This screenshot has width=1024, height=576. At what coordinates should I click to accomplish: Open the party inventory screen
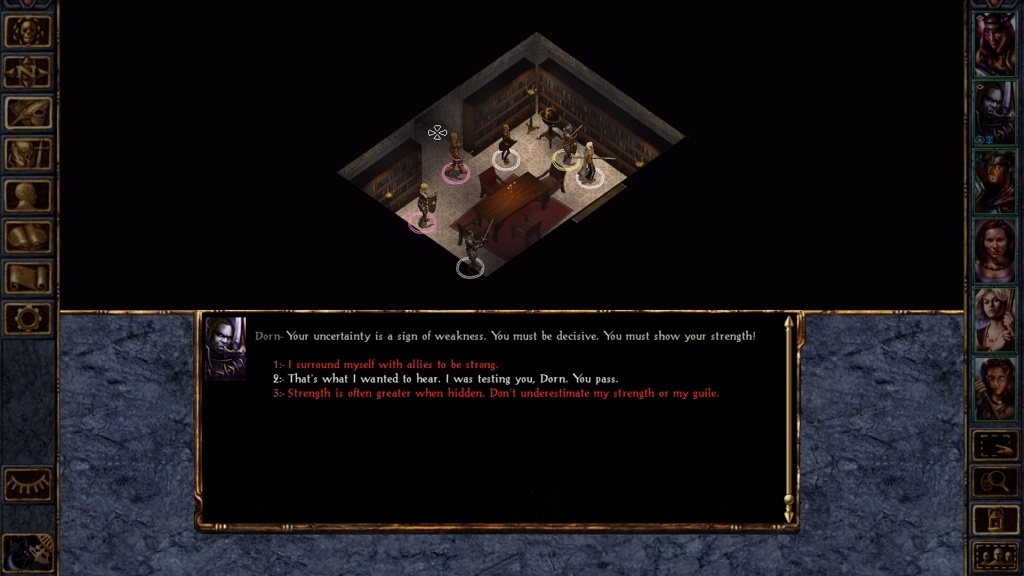(x=28, y=154)
